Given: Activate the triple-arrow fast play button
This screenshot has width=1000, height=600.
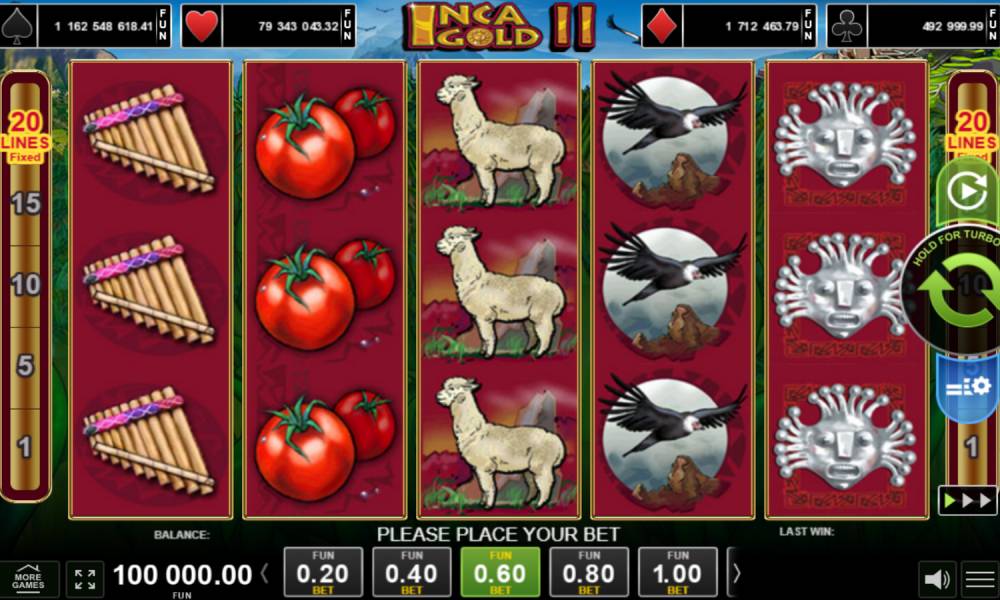Looking at the screenshot, I should click(967, 499).
